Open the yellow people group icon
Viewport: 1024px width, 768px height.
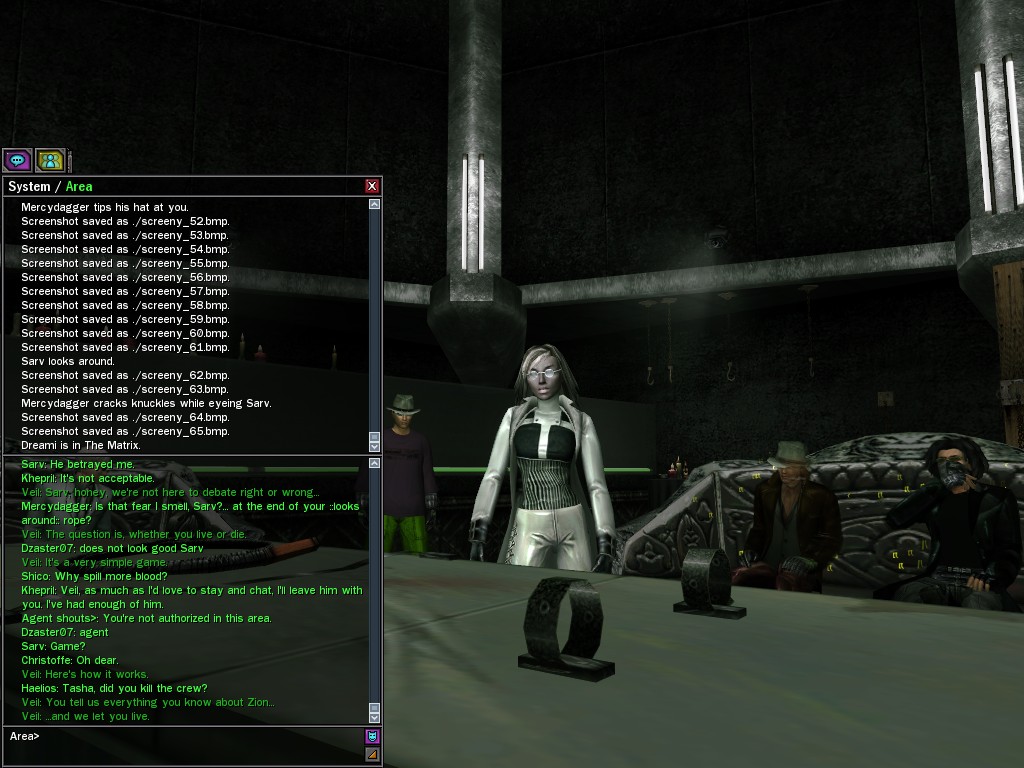(x=49, y=160)
